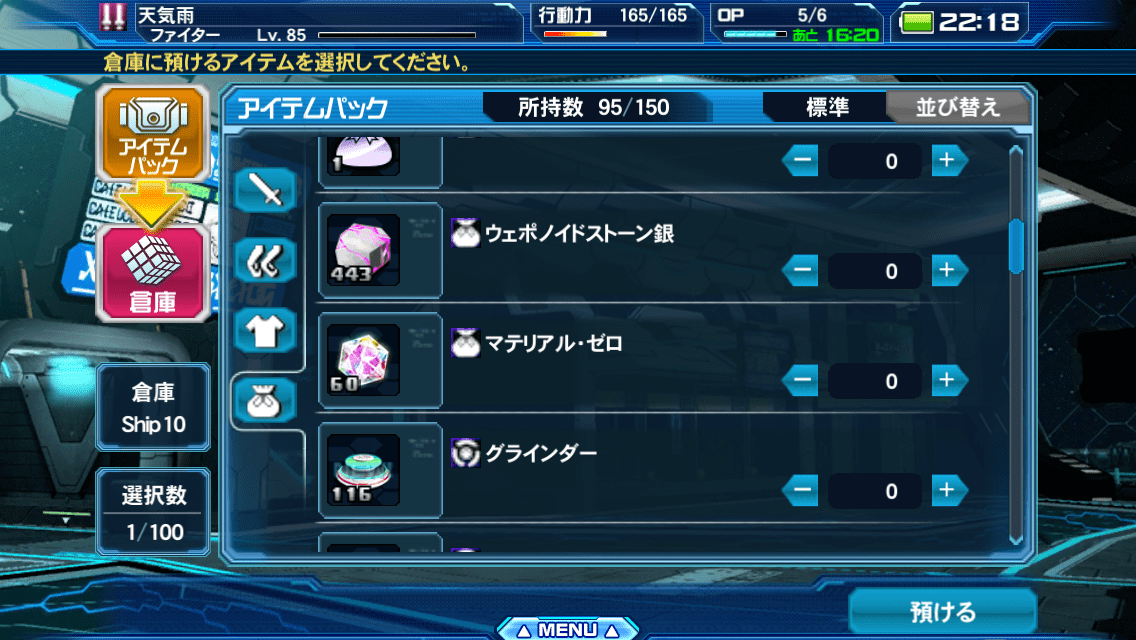Open the 倉庫 Ship 10 storage selector
This screenshot has height=640, width=1136.
153,406
